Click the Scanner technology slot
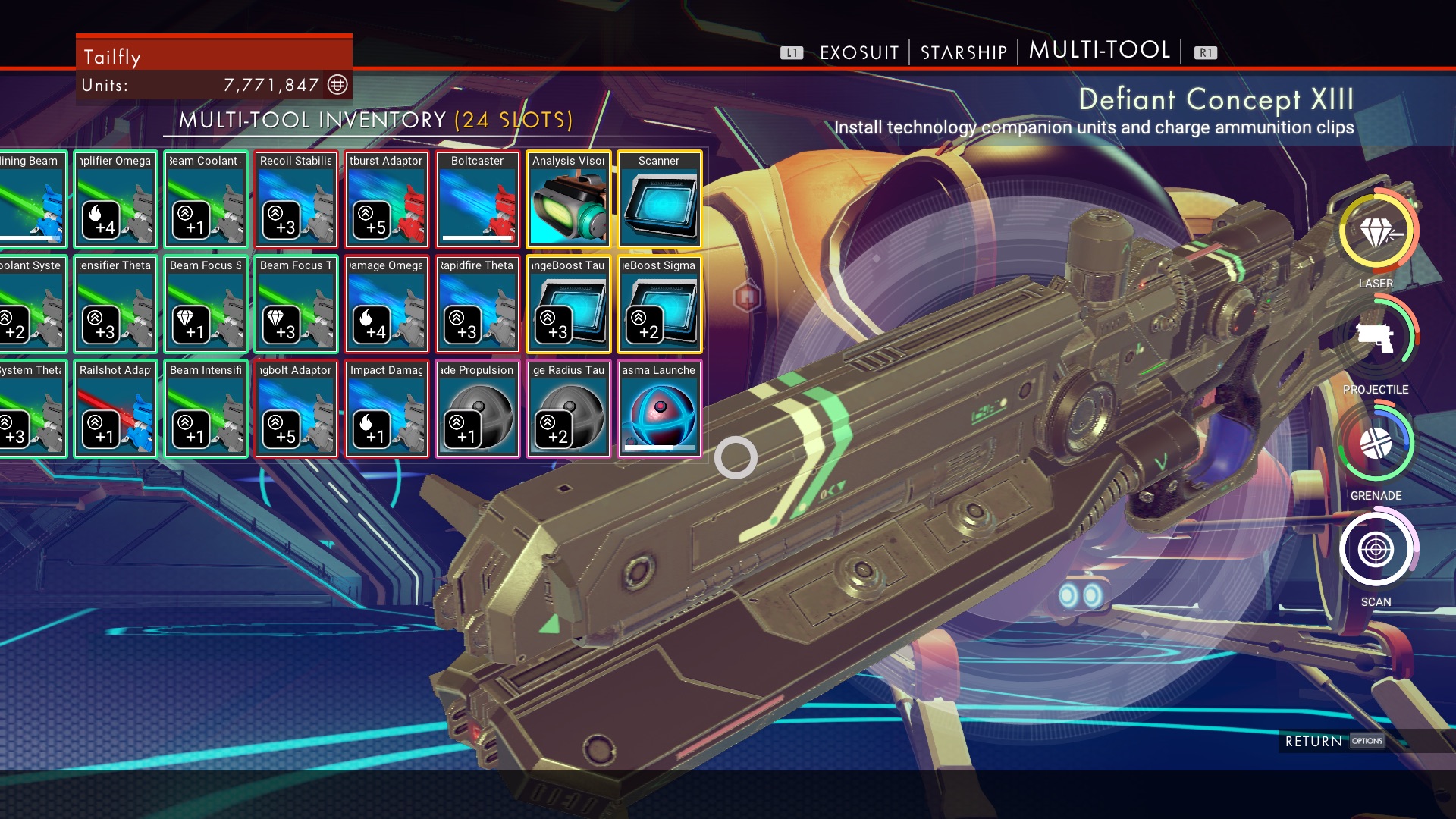The width and height of the screenshot is (1456, 819). pos(659,199)
